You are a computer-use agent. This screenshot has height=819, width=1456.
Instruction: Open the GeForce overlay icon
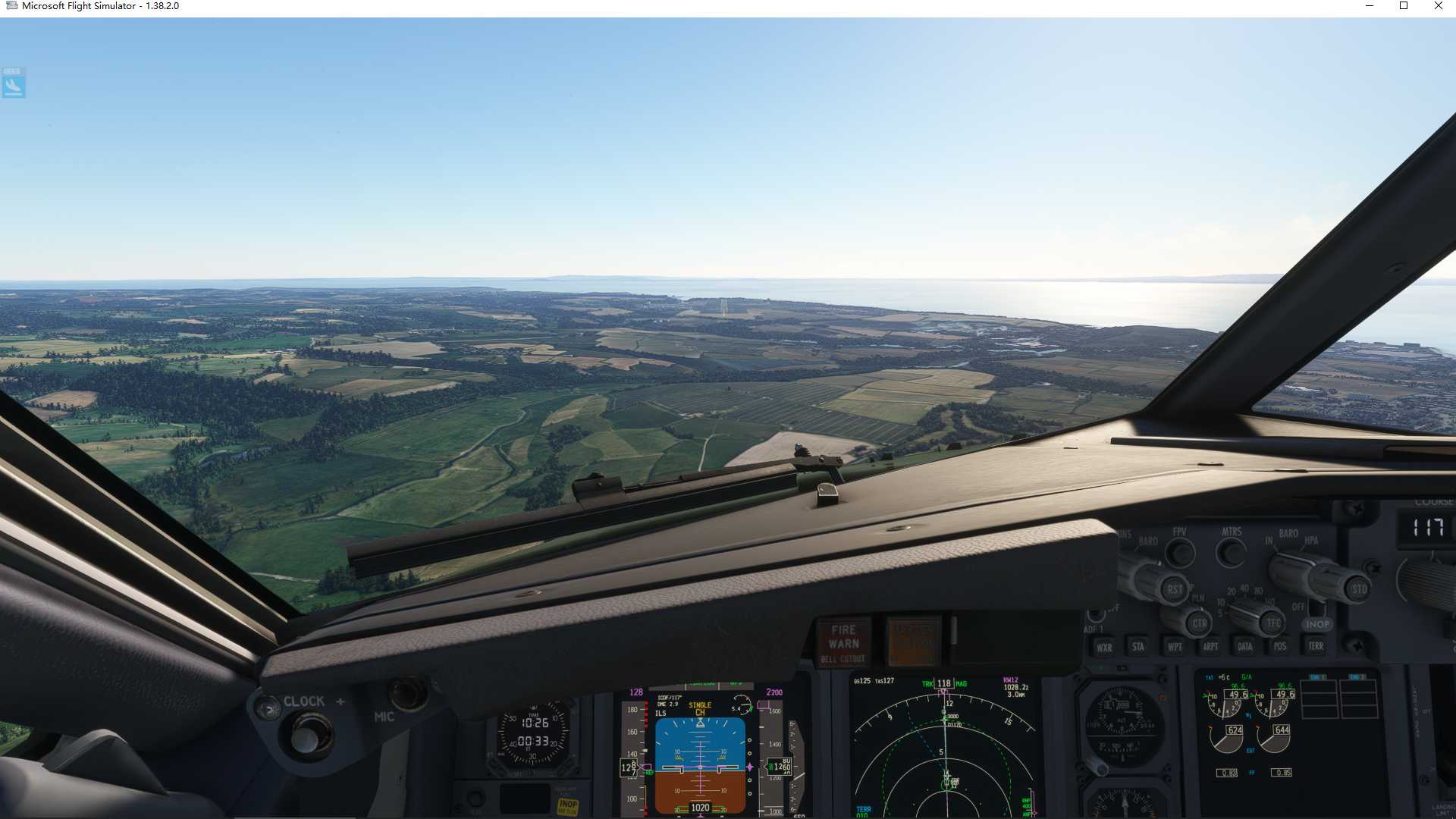click(12, 83)
